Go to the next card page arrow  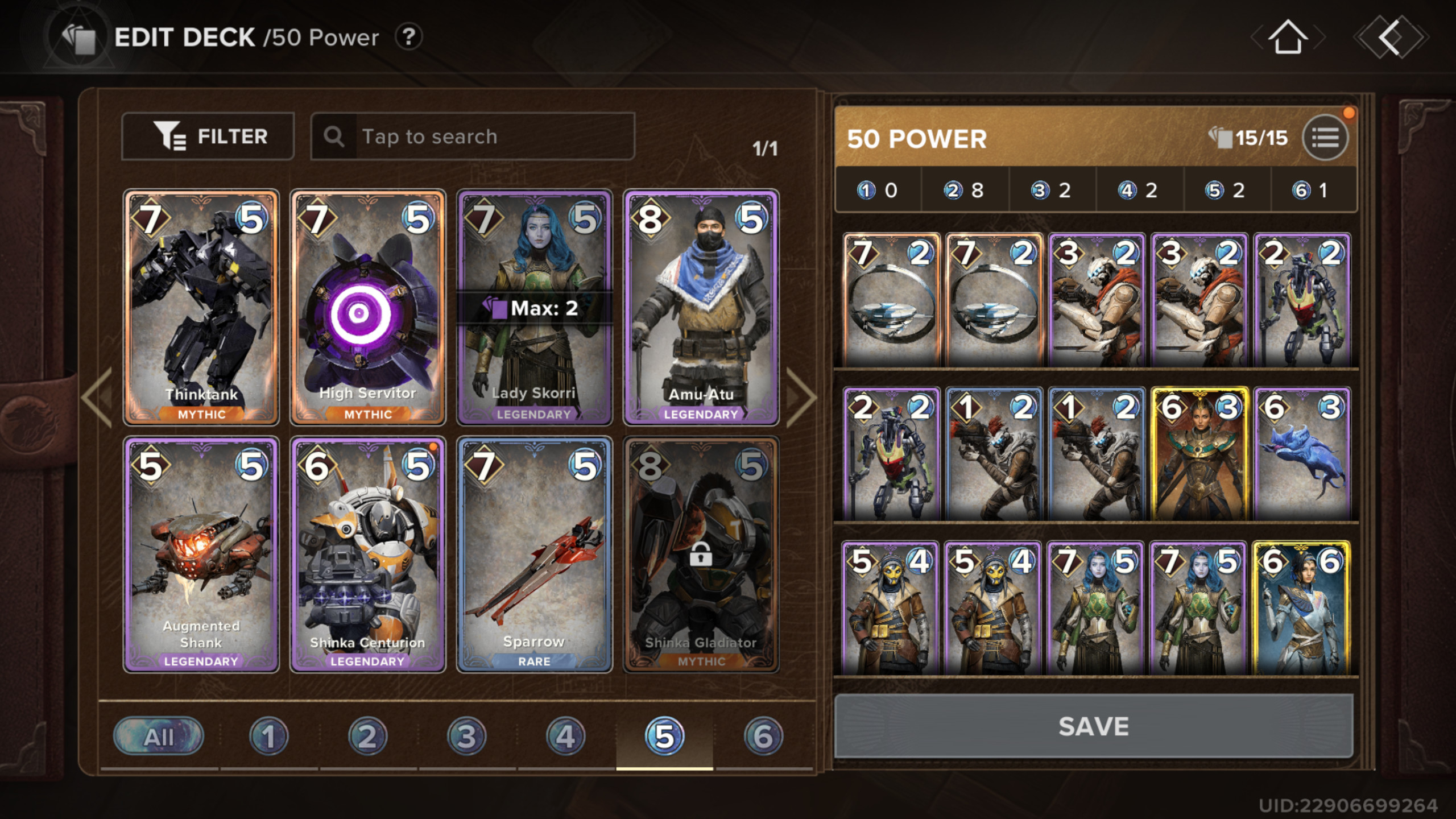coord(801,397)
